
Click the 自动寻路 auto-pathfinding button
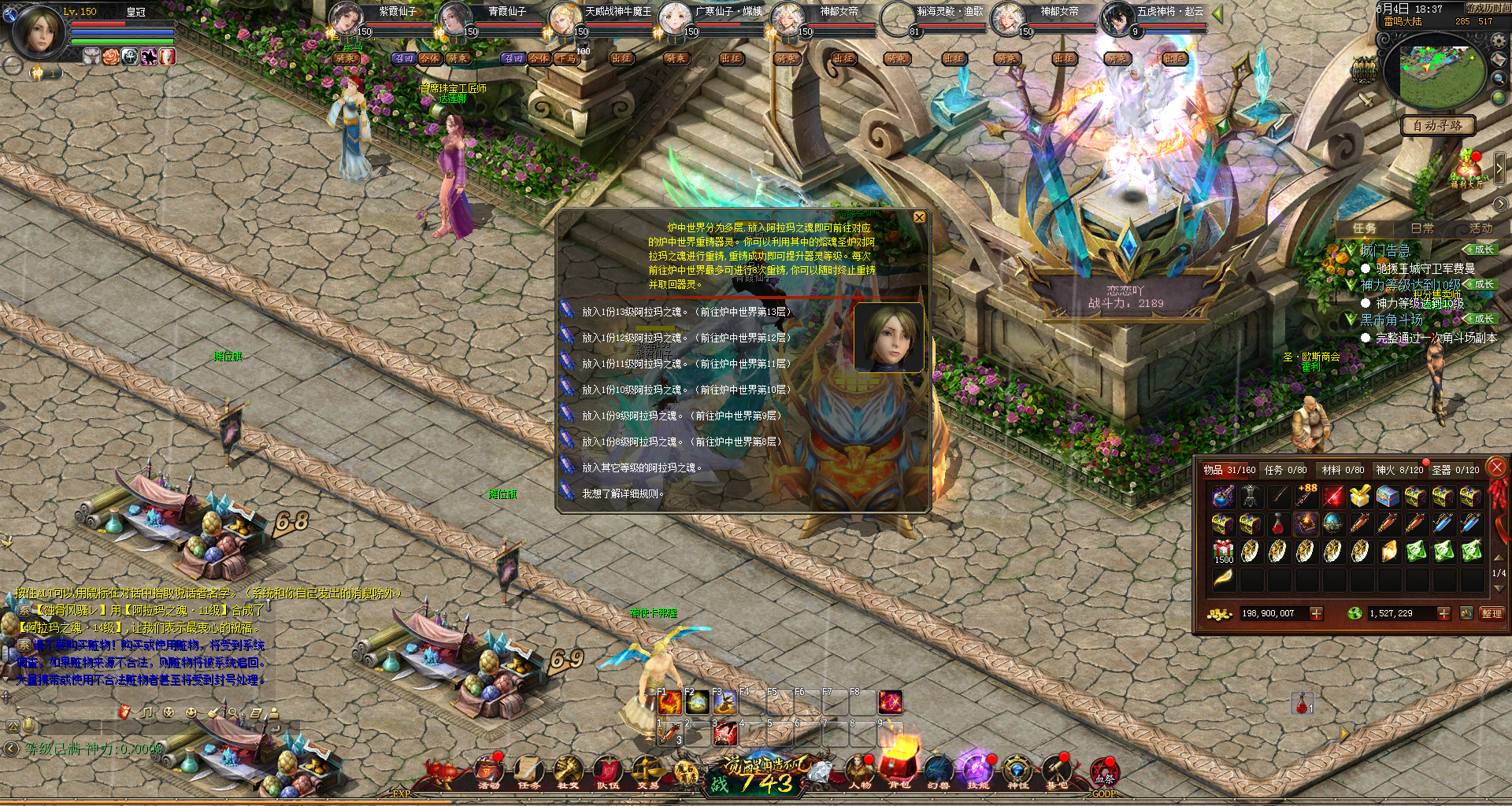pyautogui.click(x=1437, y=126)
